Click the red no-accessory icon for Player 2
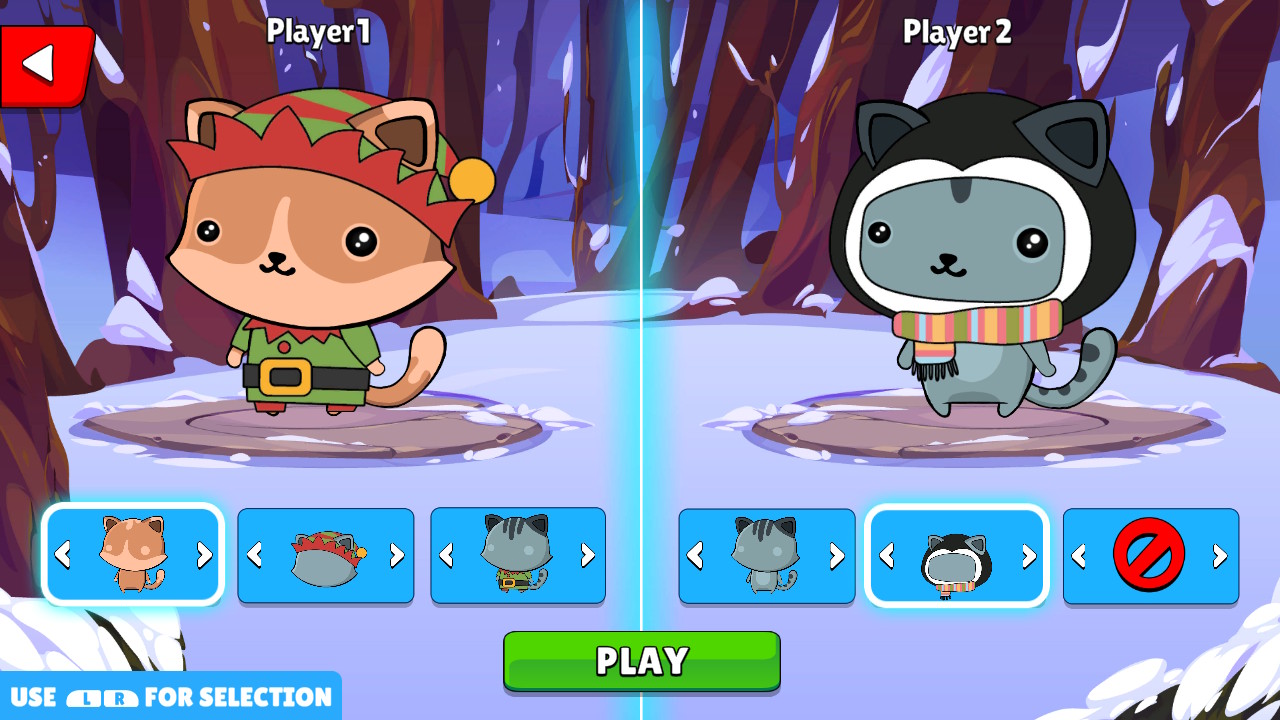This screenshot has width=1280, height=720. 1149,555
